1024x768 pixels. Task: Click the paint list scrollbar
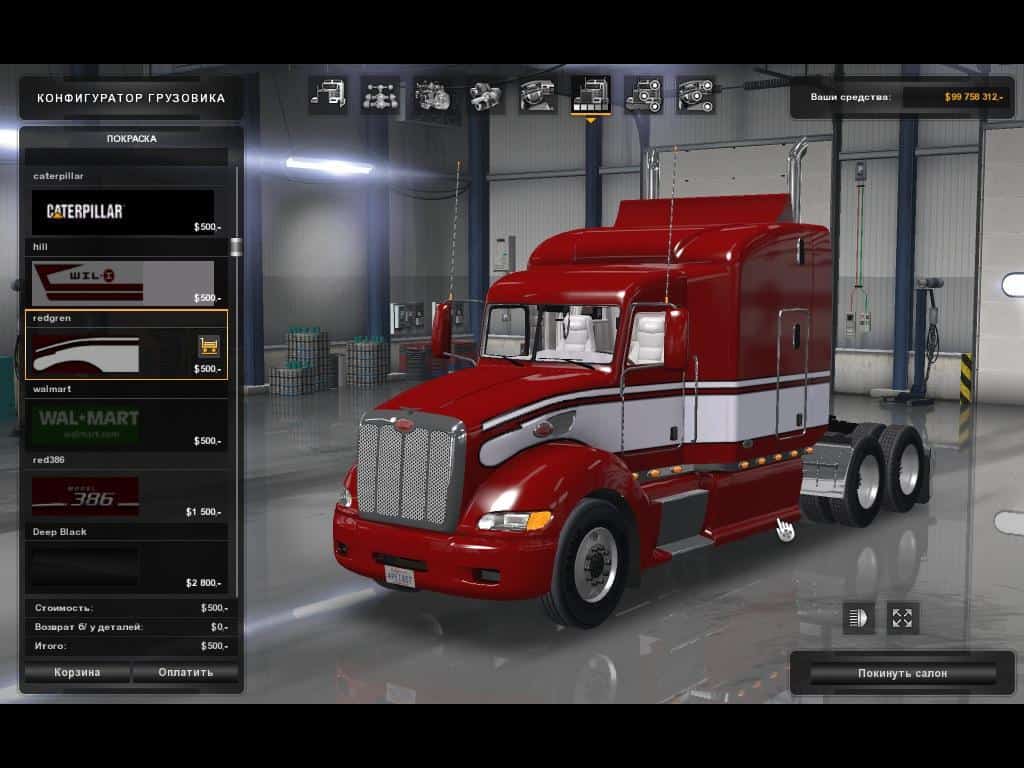click(x=236, y=246)
